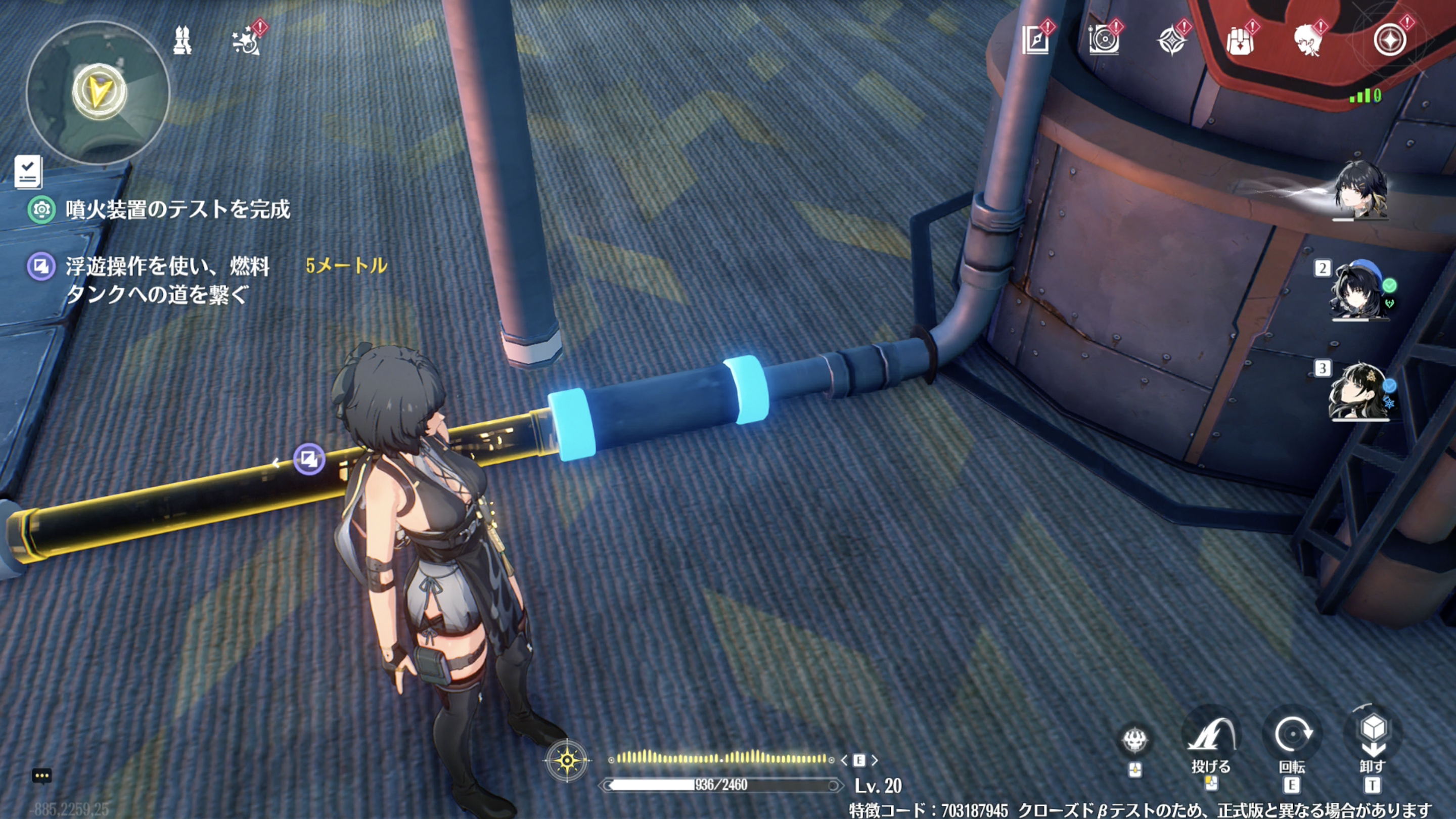Screen dimensions: 1456x819
Task: Open the turntable disc icon
Action: click(x=1103, y=40)
